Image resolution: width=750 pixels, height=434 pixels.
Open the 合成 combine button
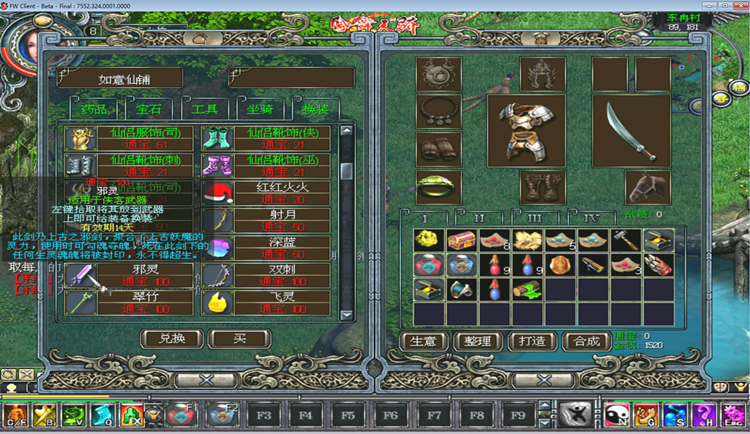coord(587,341)
